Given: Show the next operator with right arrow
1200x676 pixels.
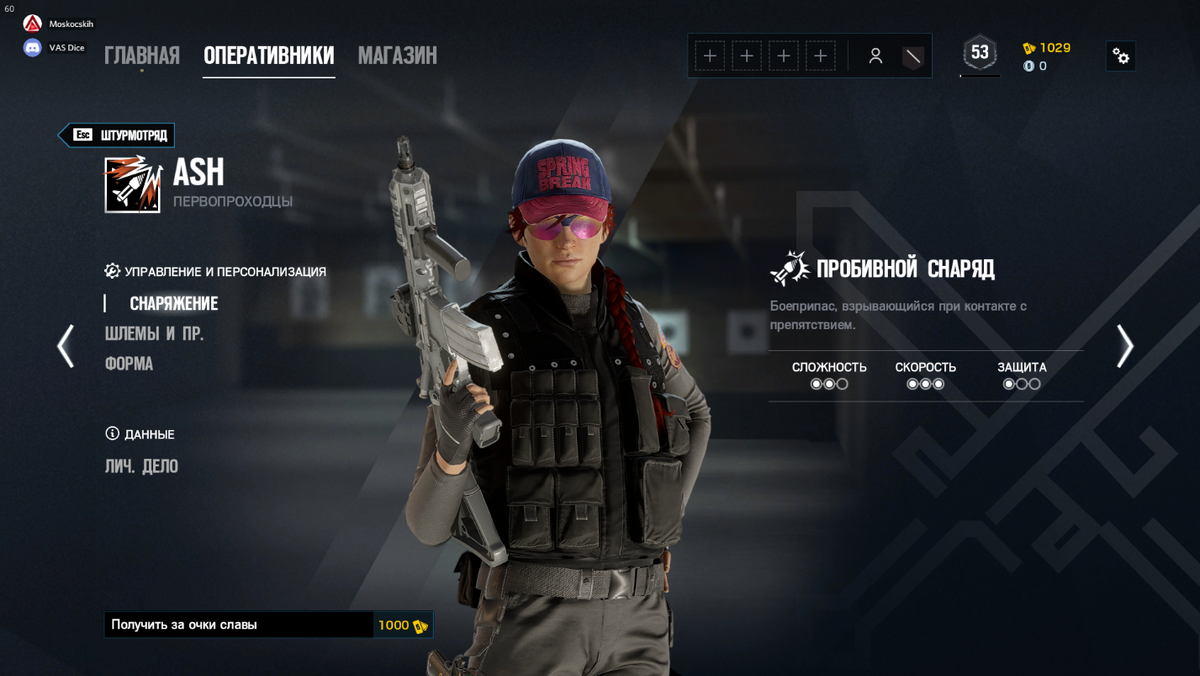Looking at the screenshot, I should 1125,346.
